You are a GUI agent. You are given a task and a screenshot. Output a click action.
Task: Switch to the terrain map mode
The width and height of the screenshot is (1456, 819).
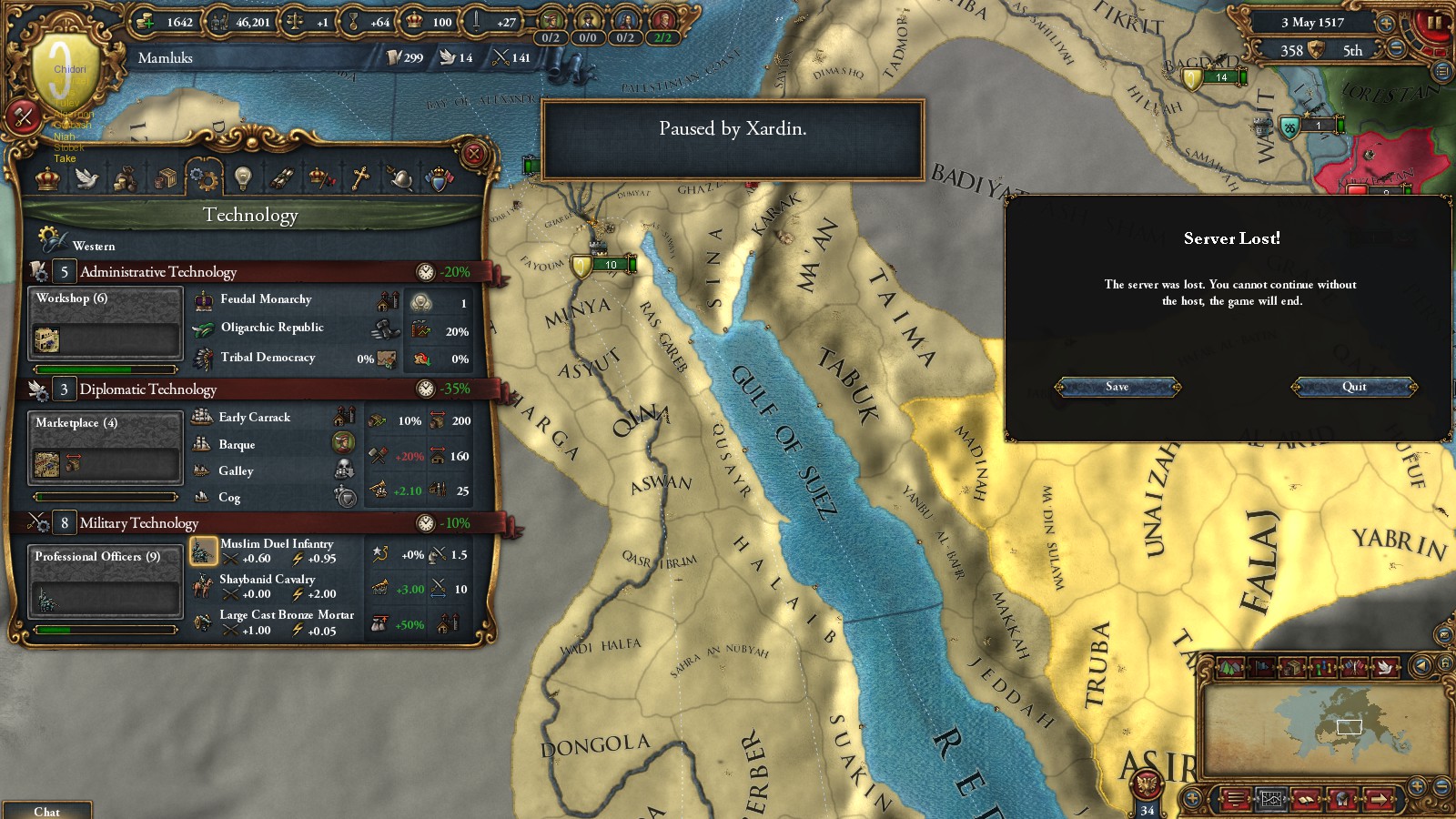[x=1229, y=667]
